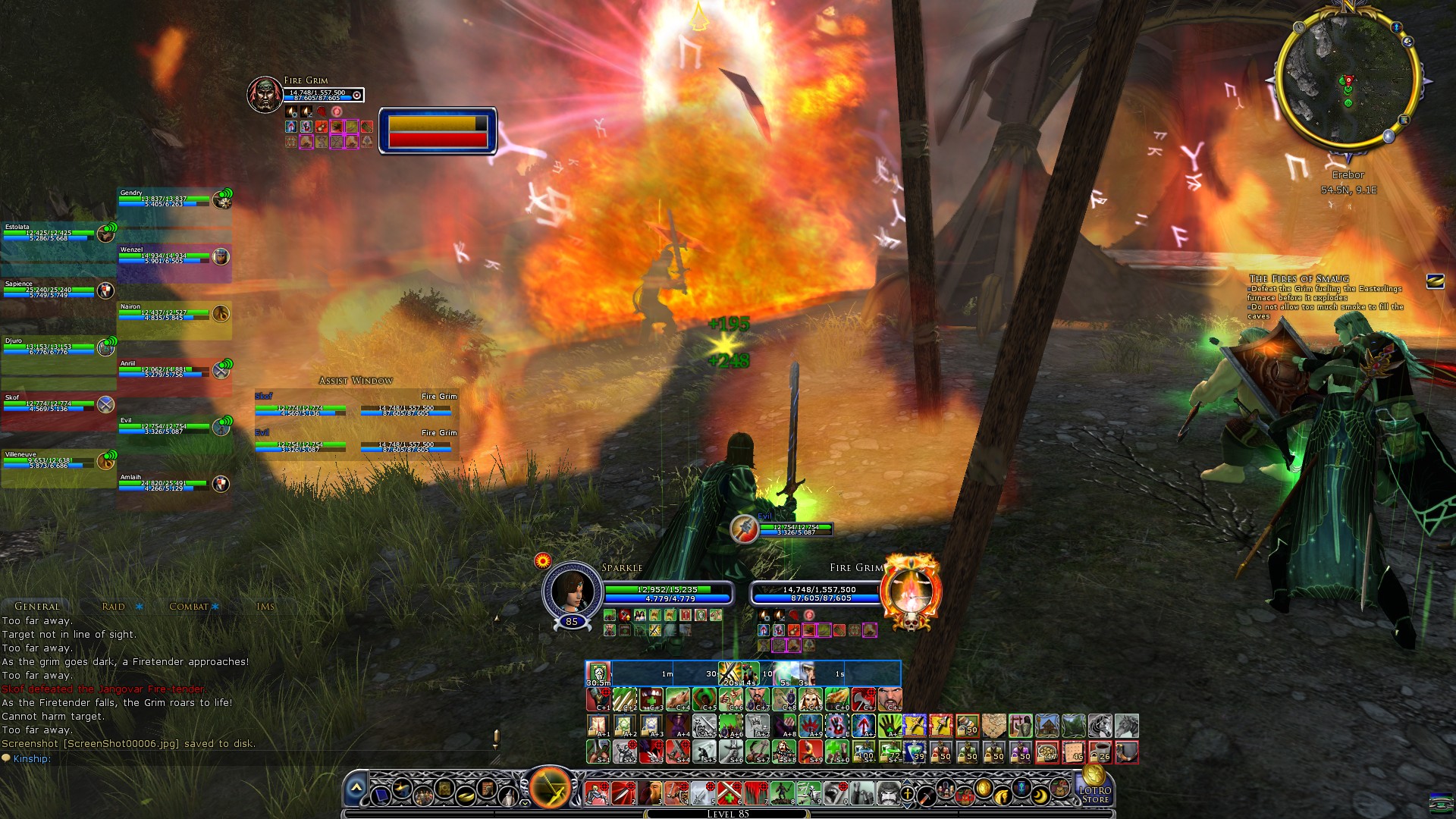The width and height of the screenshot is (1456, 819).
Task: Open the Combat chat tab
Action: [189, 606]
